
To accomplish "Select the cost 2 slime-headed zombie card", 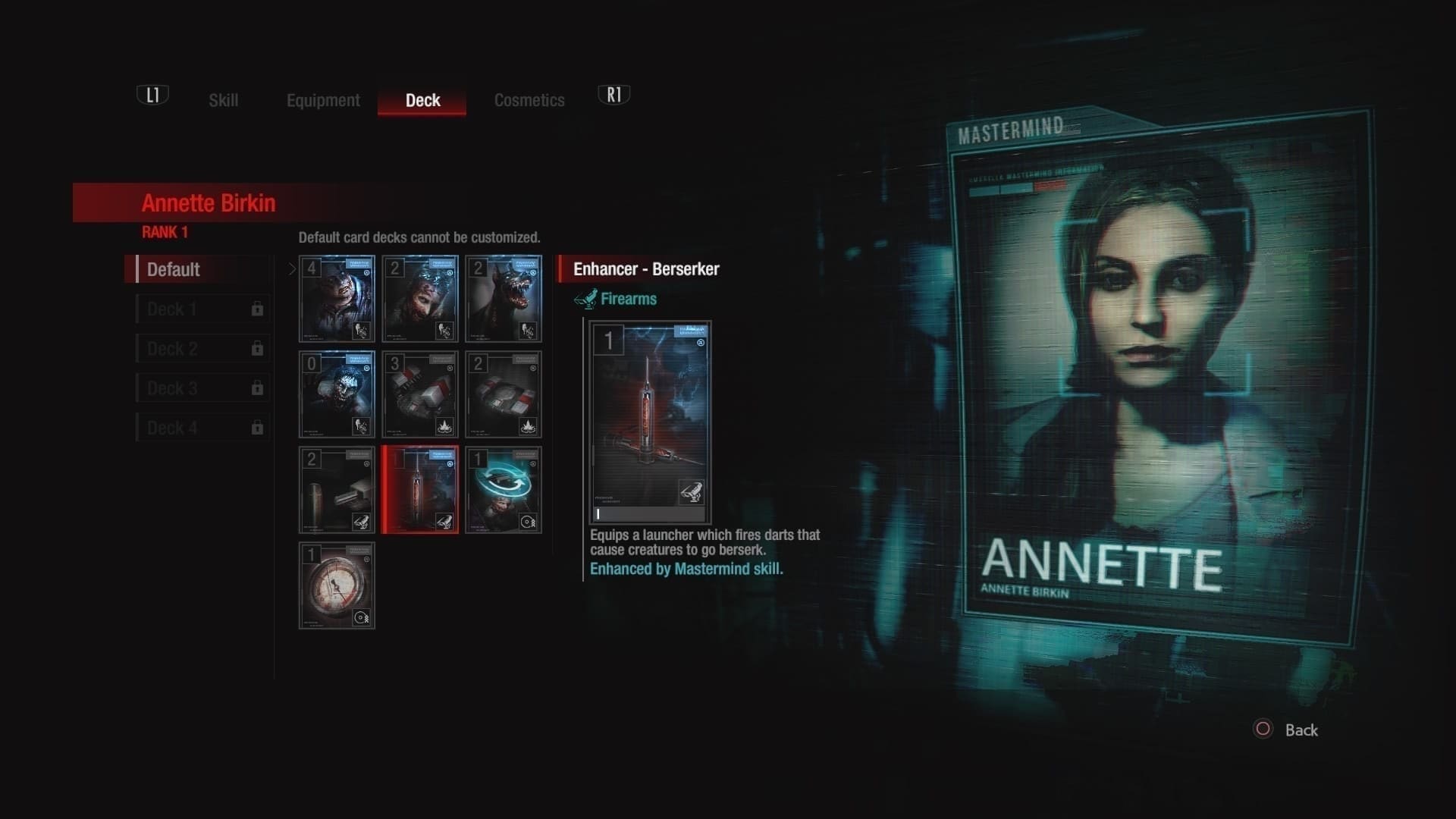I will tap(420, 299).
